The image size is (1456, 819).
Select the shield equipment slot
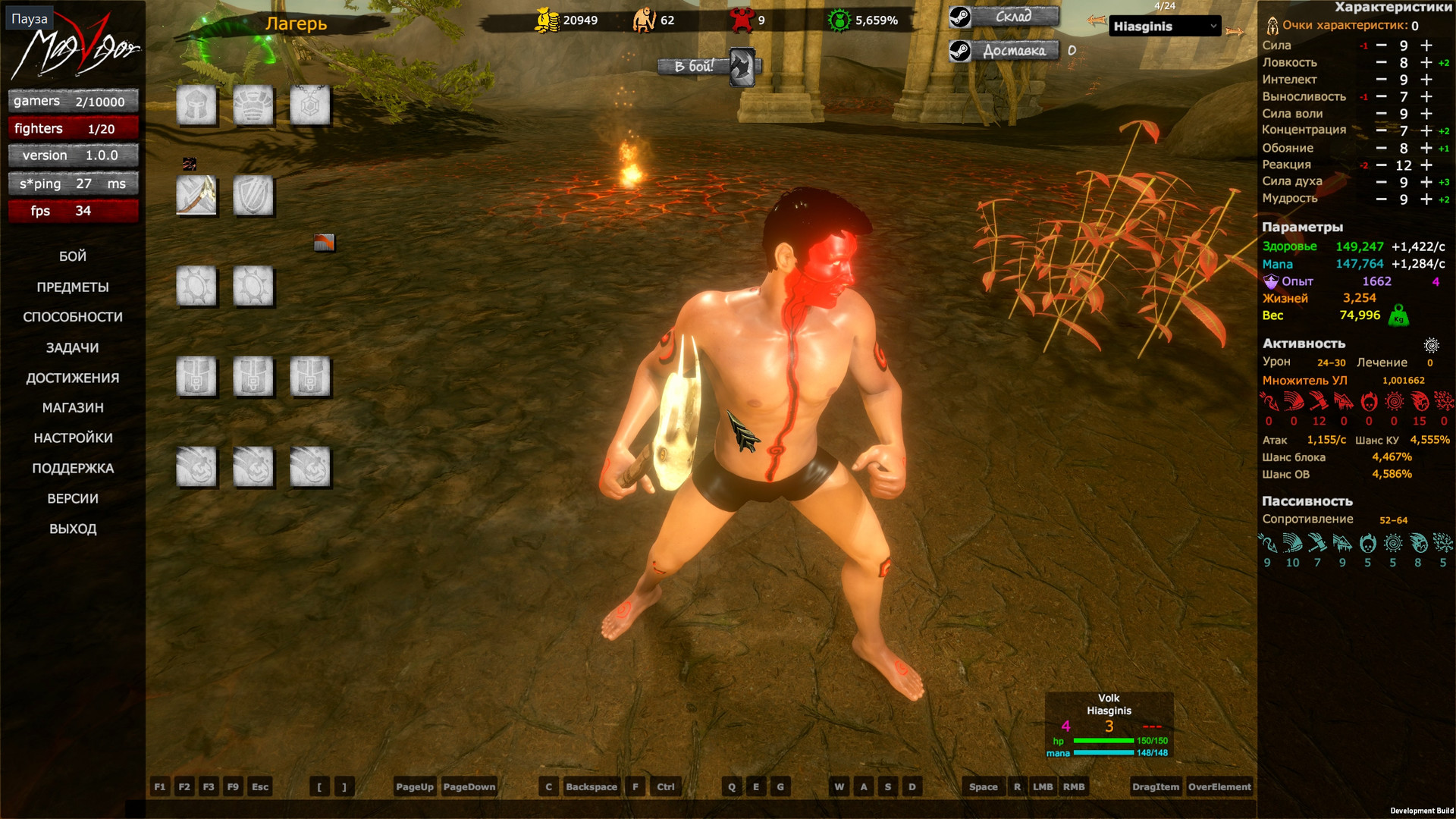[253, 196]
